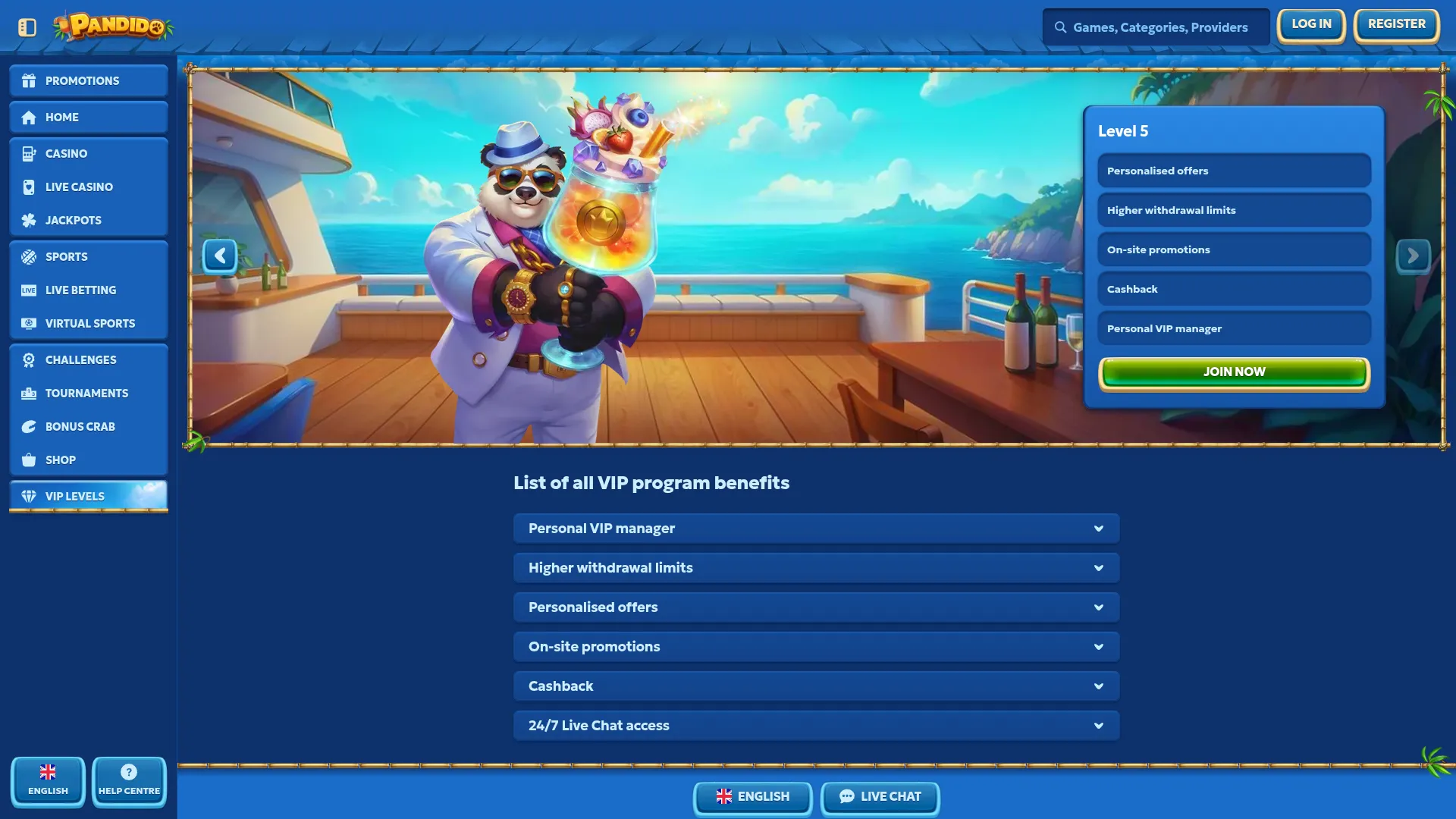
Task: Open the Jackpots menu entry
Action: 89,220
